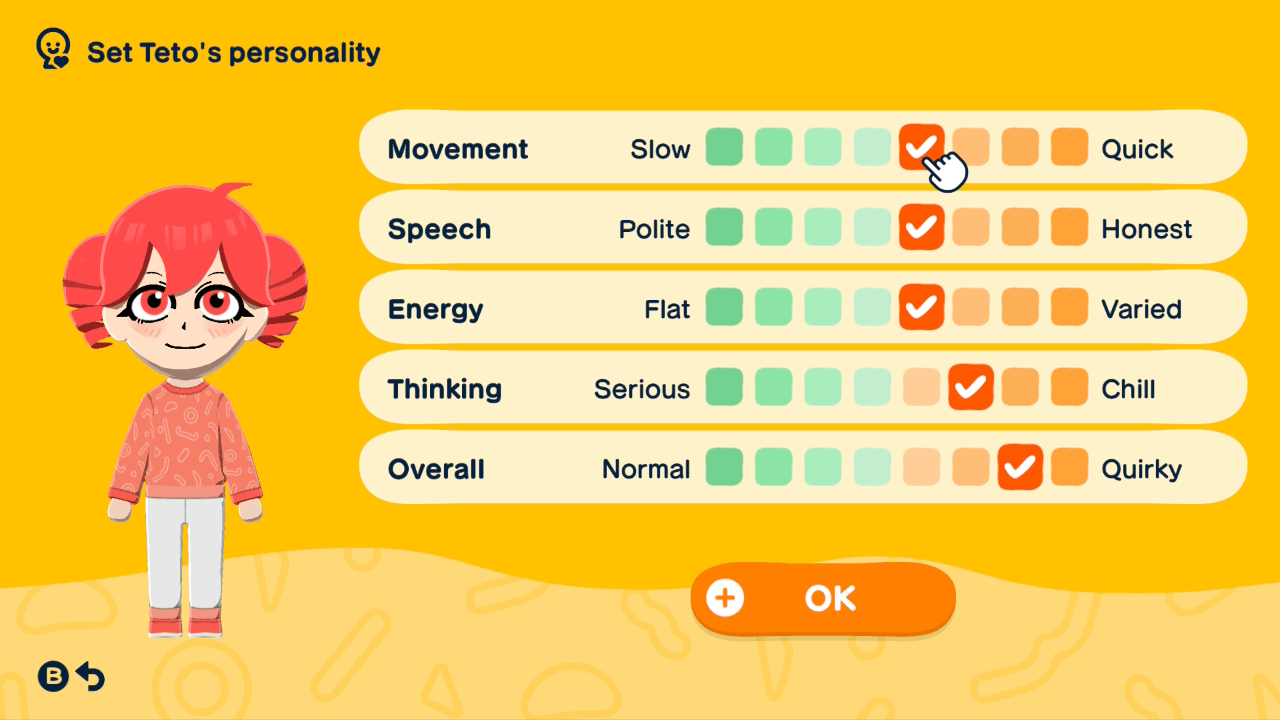Uncheck the Speech personality checkbox
The width and height of the screenshot is (1280, 720).
(x=921, y=227)
